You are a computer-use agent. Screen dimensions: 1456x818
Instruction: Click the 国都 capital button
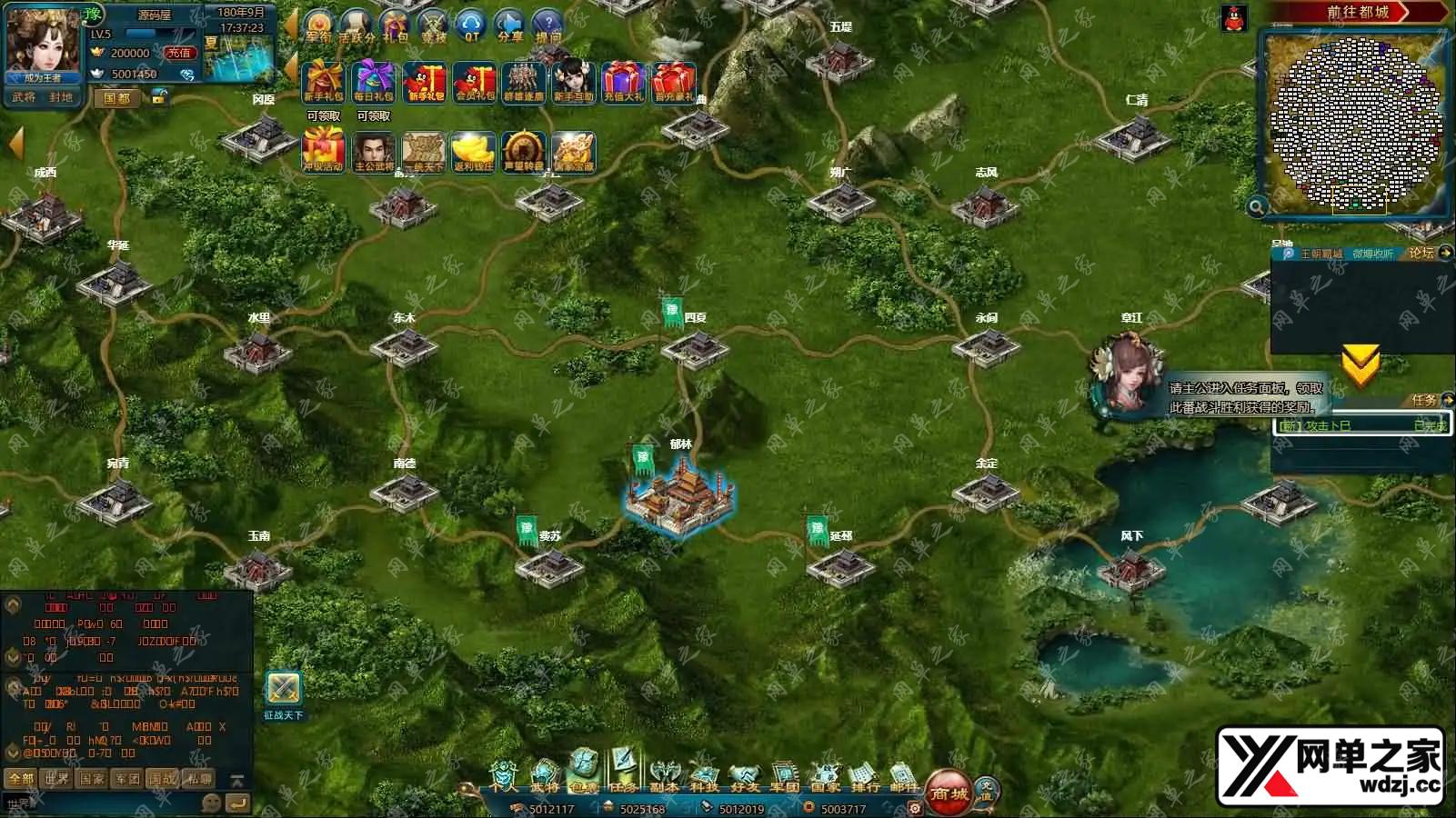[x=117, y=97]
